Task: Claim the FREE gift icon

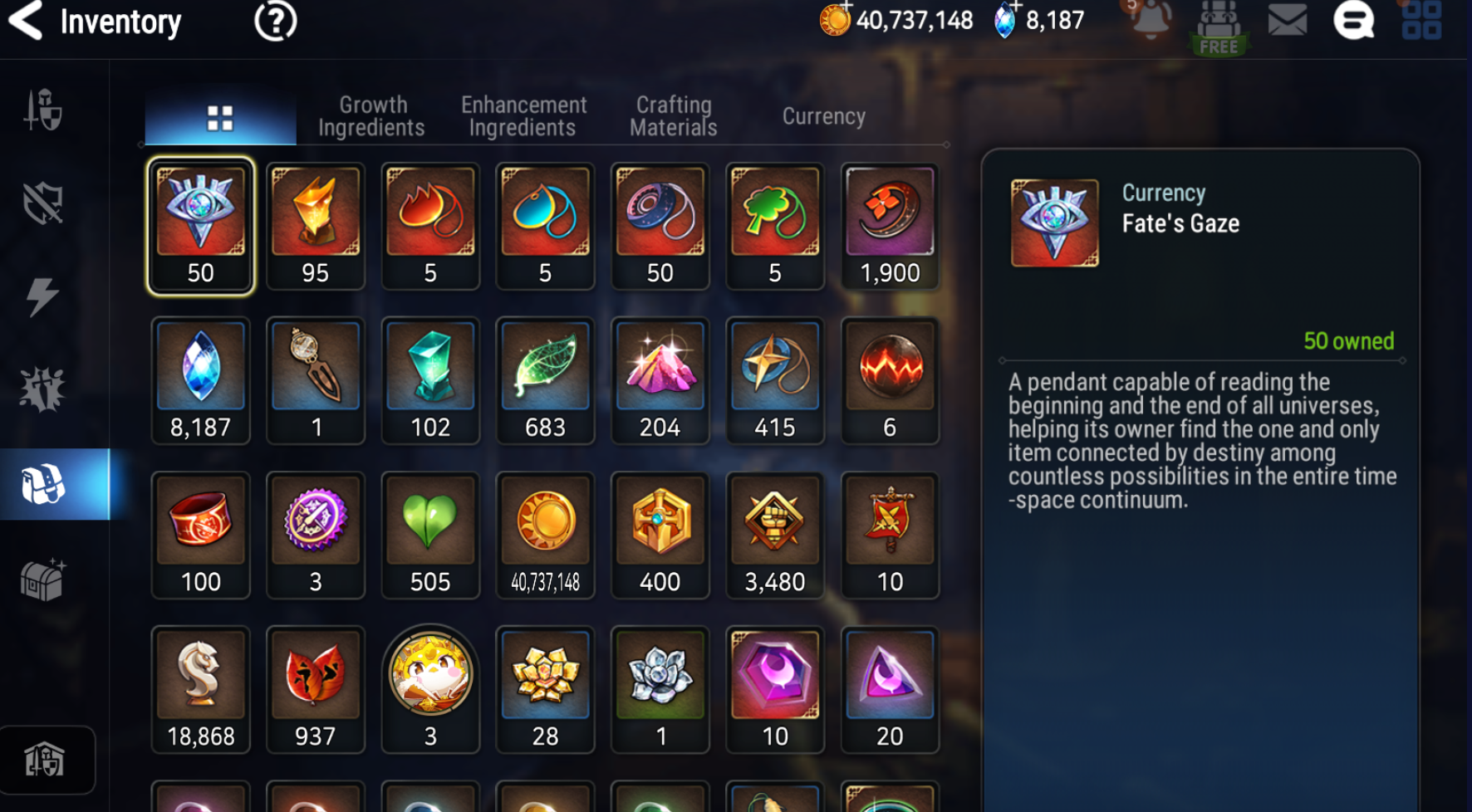Action: pos(1219,27)
